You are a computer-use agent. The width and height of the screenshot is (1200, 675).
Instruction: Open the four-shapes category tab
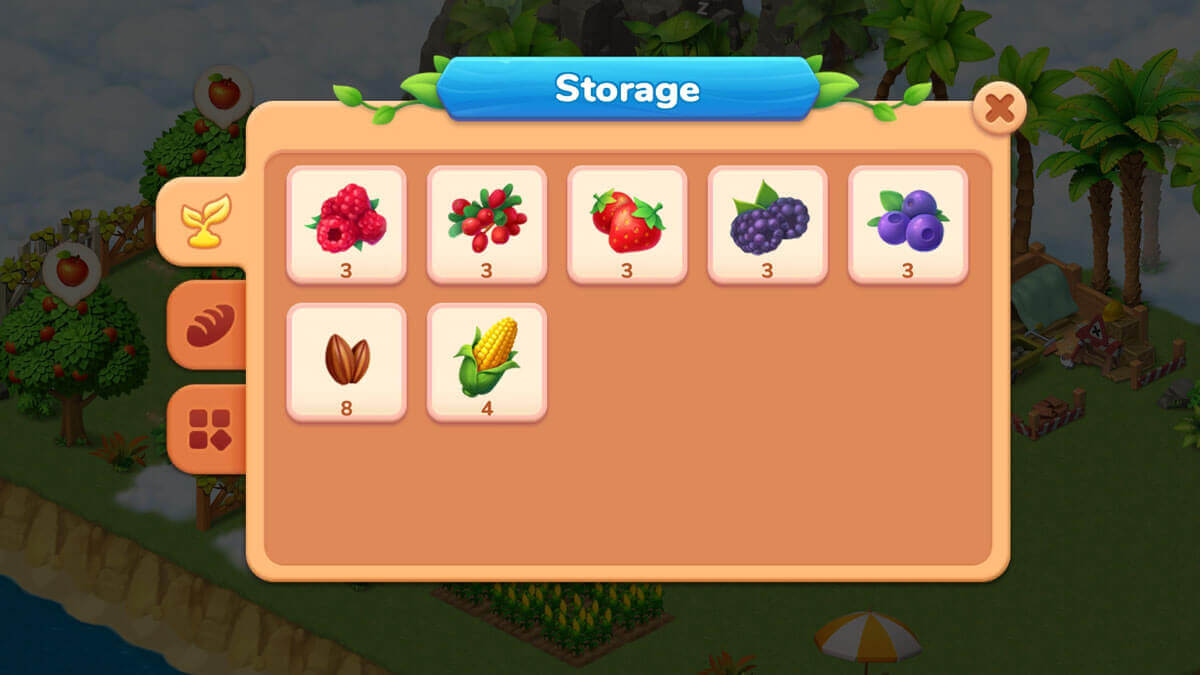coord(209,429)
